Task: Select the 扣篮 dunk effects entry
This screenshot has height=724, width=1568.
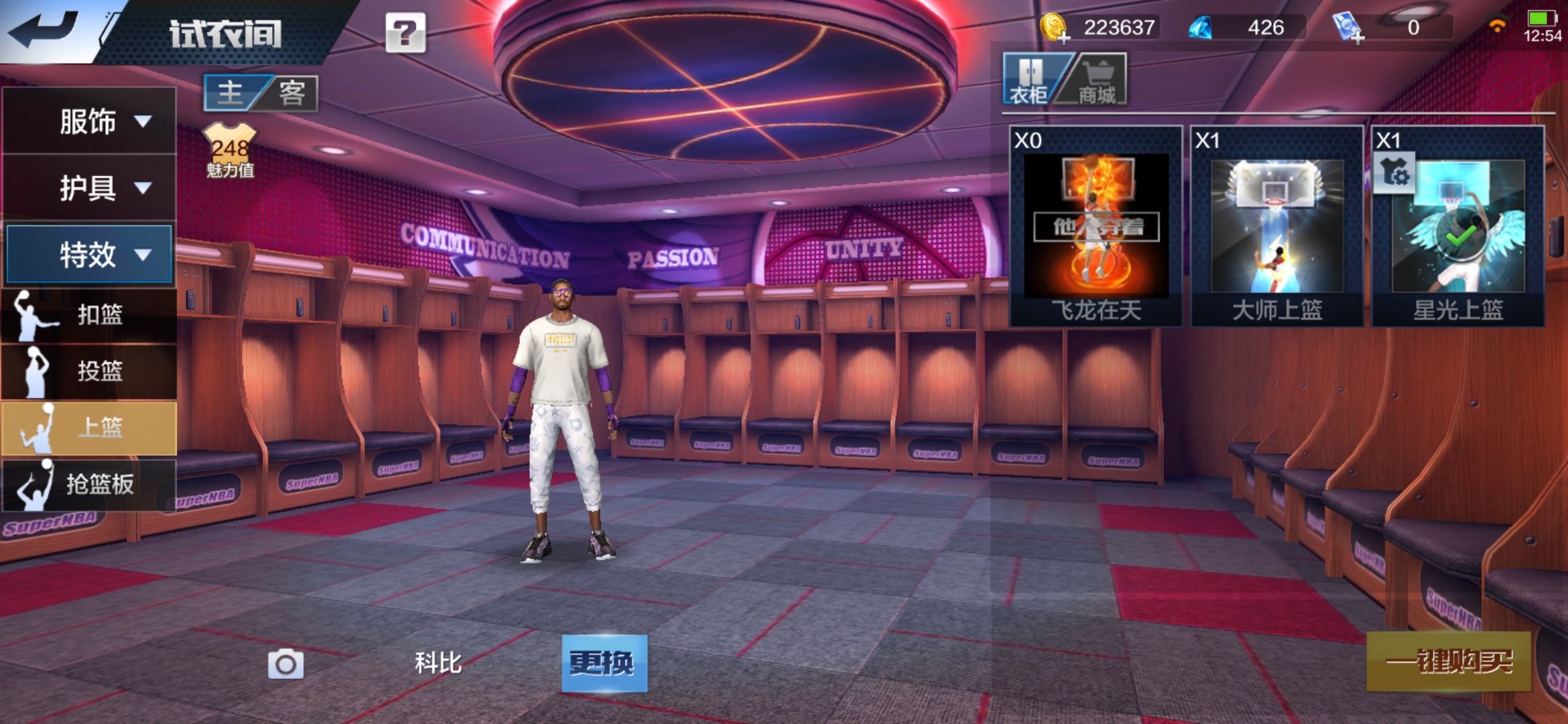Action: coord(90,314)
